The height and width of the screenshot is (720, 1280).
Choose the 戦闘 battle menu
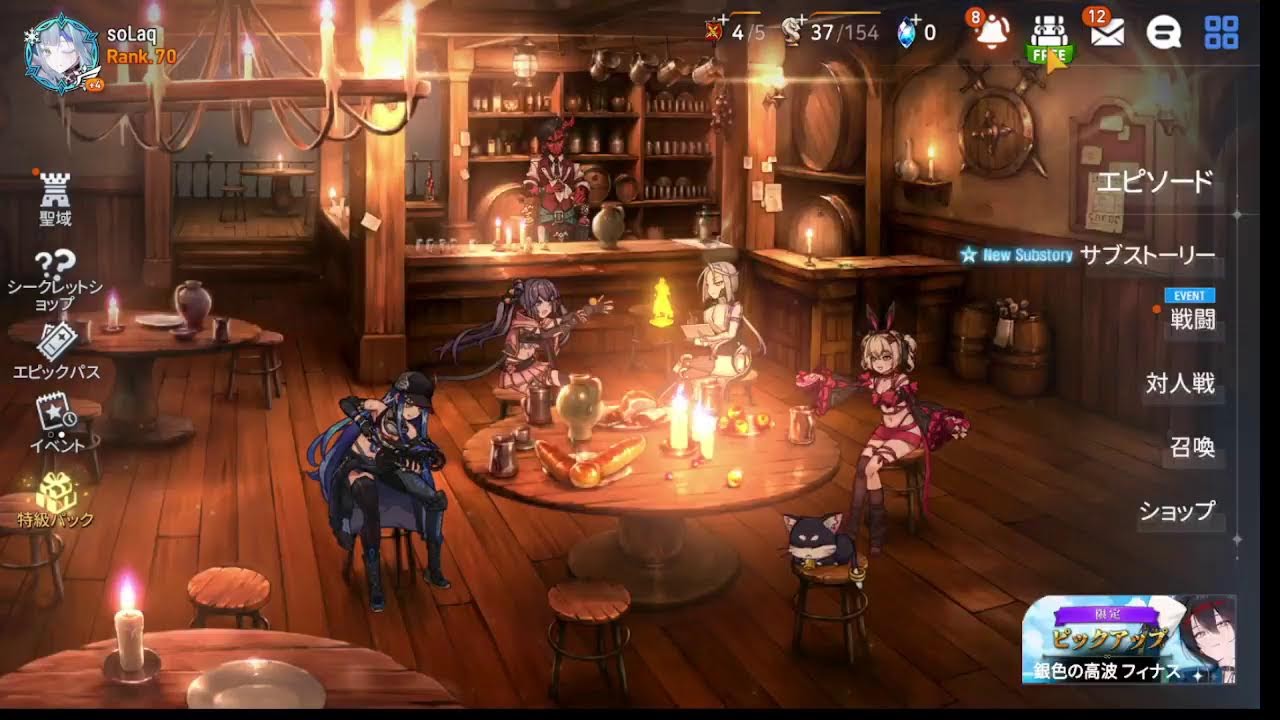(x=1192, y=320)
